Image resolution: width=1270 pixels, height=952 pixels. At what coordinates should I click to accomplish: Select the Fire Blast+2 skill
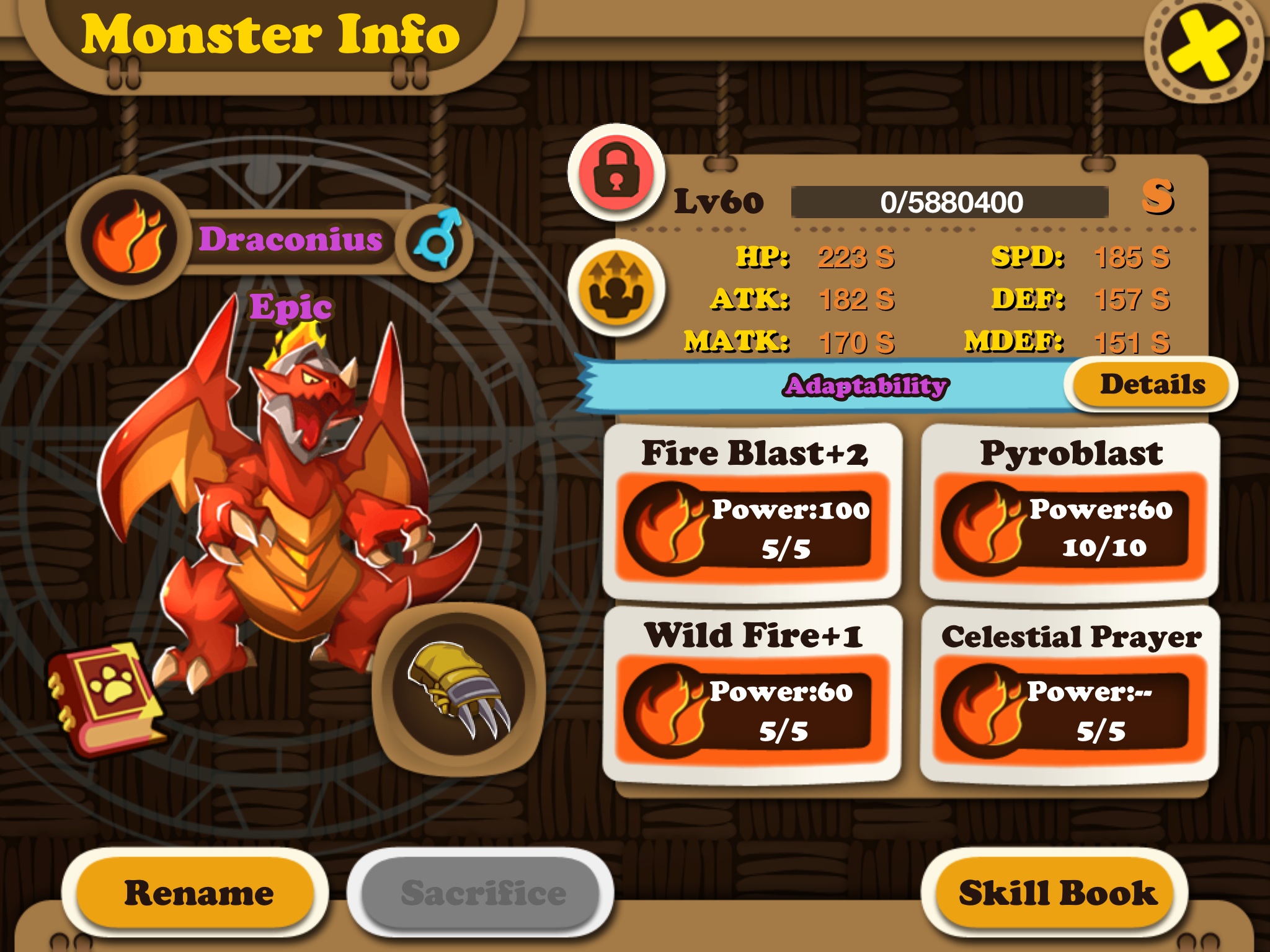753,511
